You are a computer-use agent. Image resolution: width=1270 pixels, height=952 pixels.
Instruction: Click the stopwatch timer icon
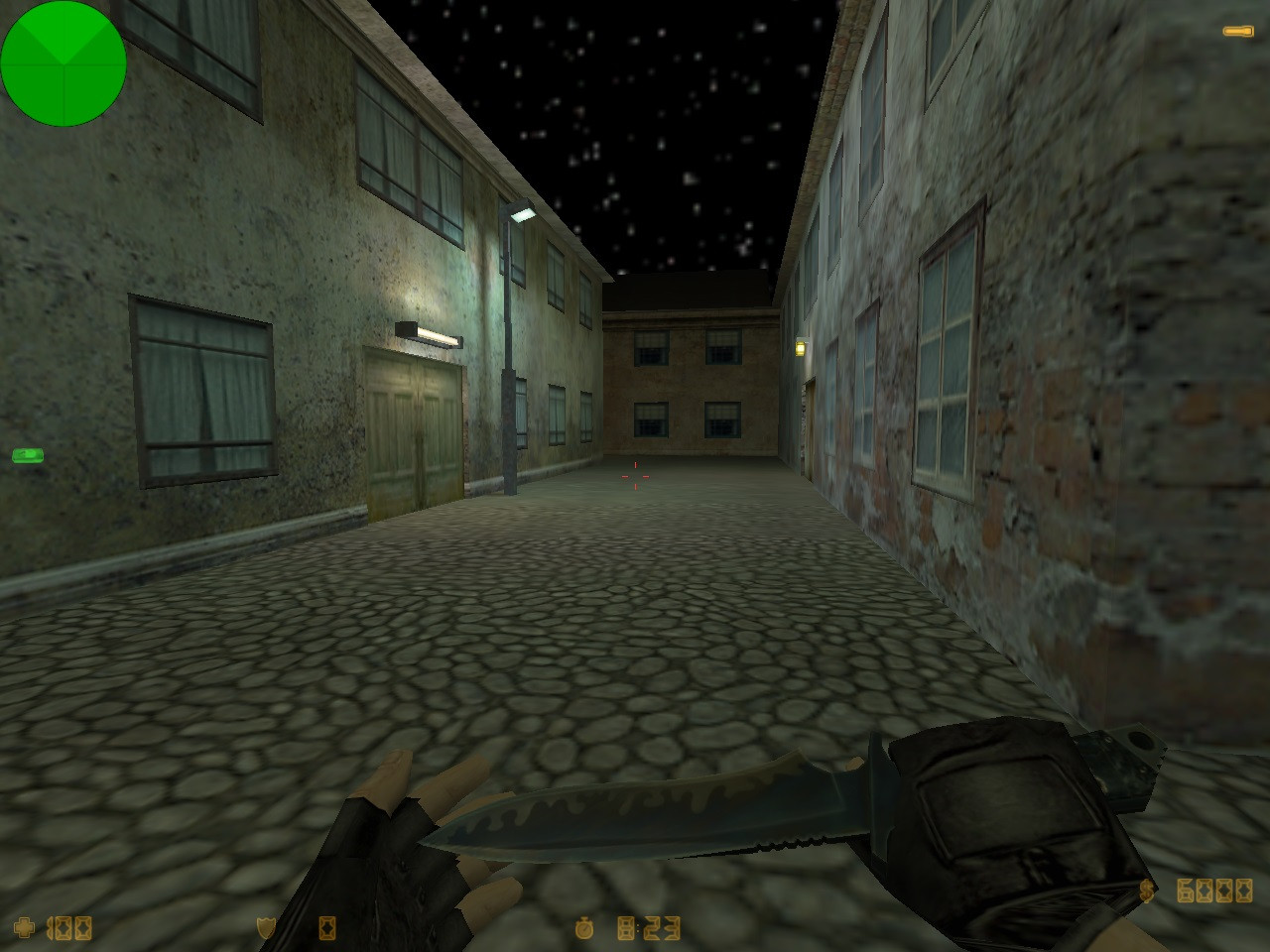(x=585, y=930)
